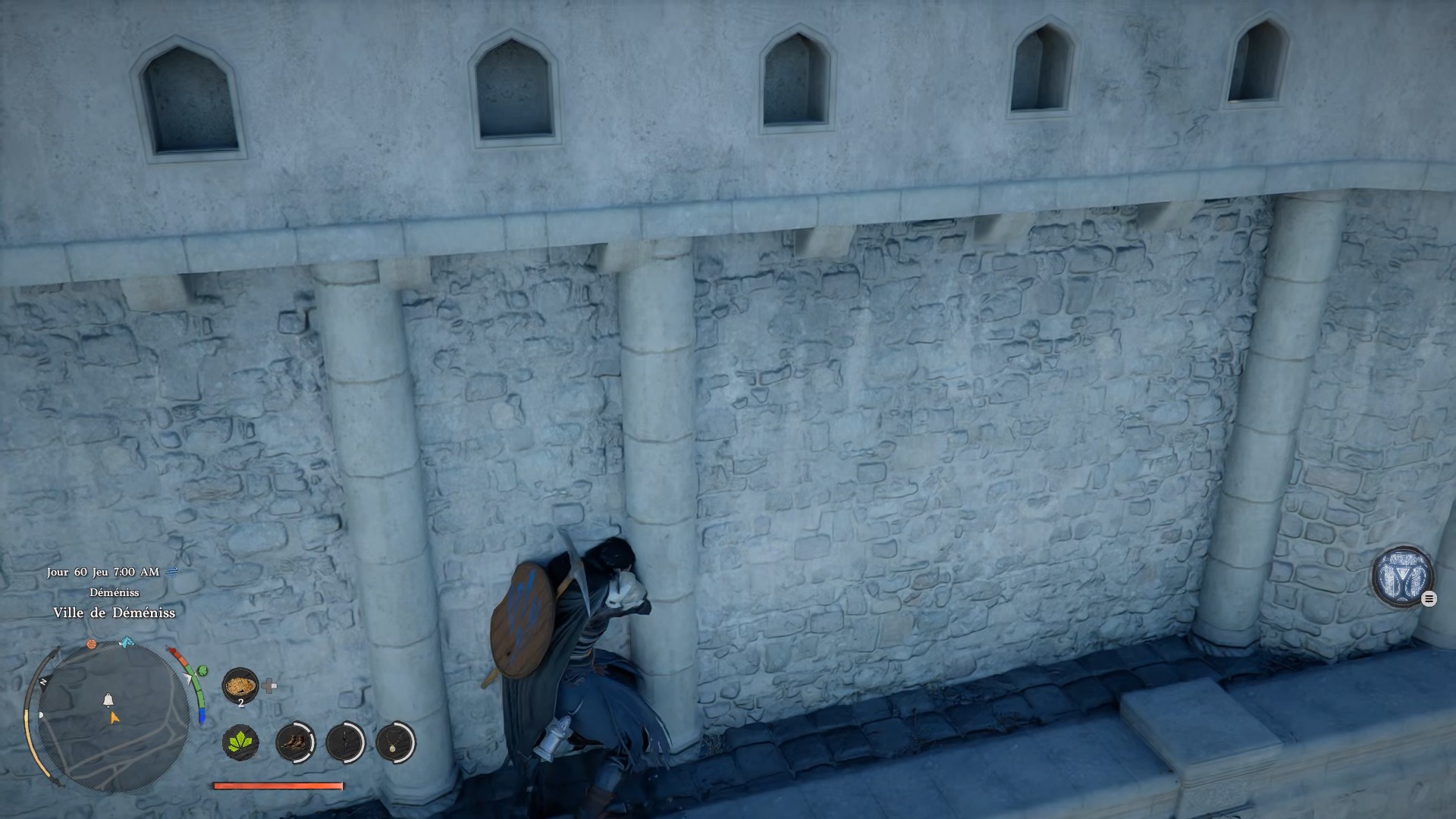Select the leather boots equipment icon

point(294,742)
